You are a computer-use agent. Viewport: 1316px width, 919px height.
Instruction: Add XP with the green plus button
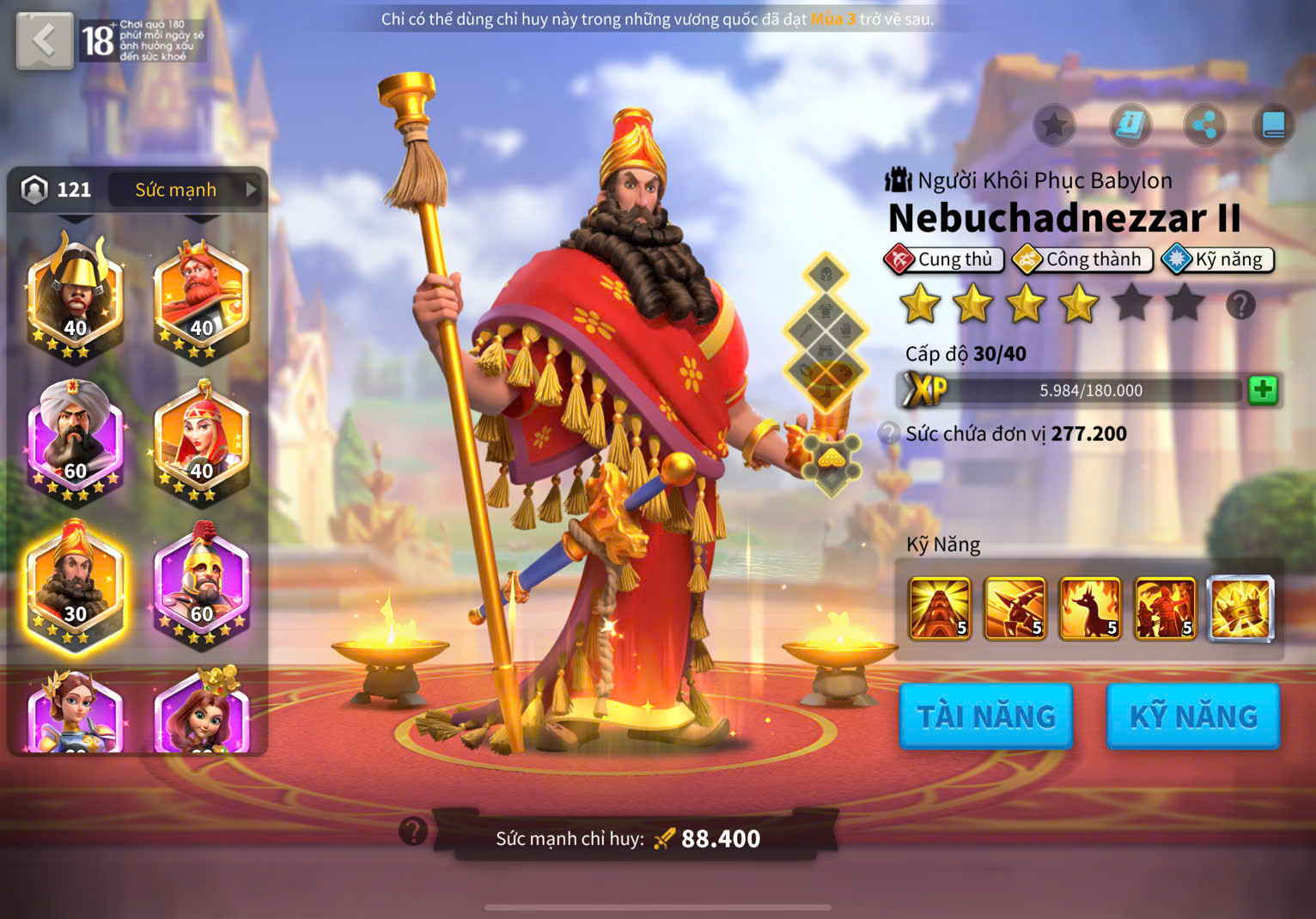[x=1262, y=390]
